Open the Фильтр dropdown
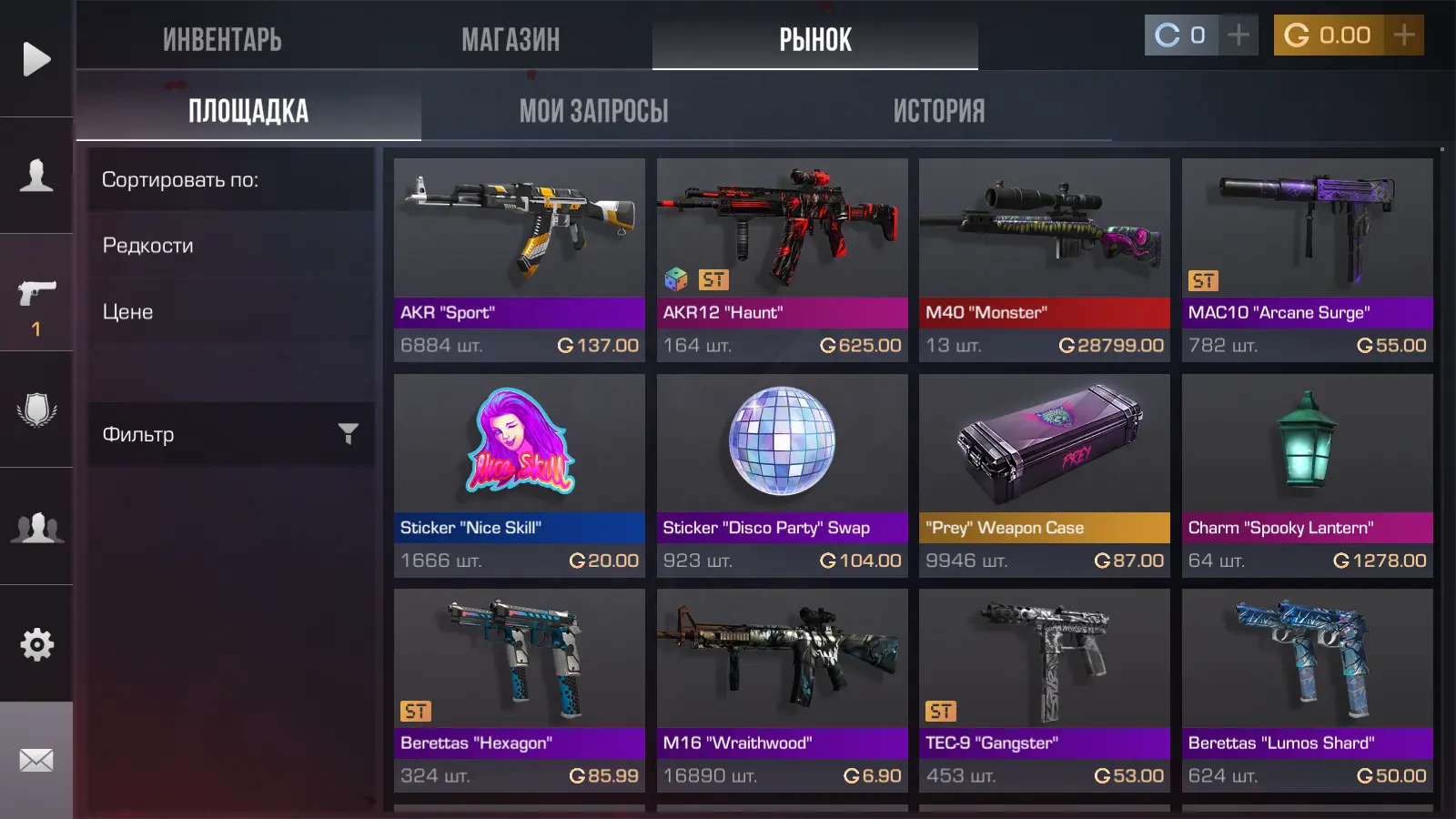 click(230, 434)
